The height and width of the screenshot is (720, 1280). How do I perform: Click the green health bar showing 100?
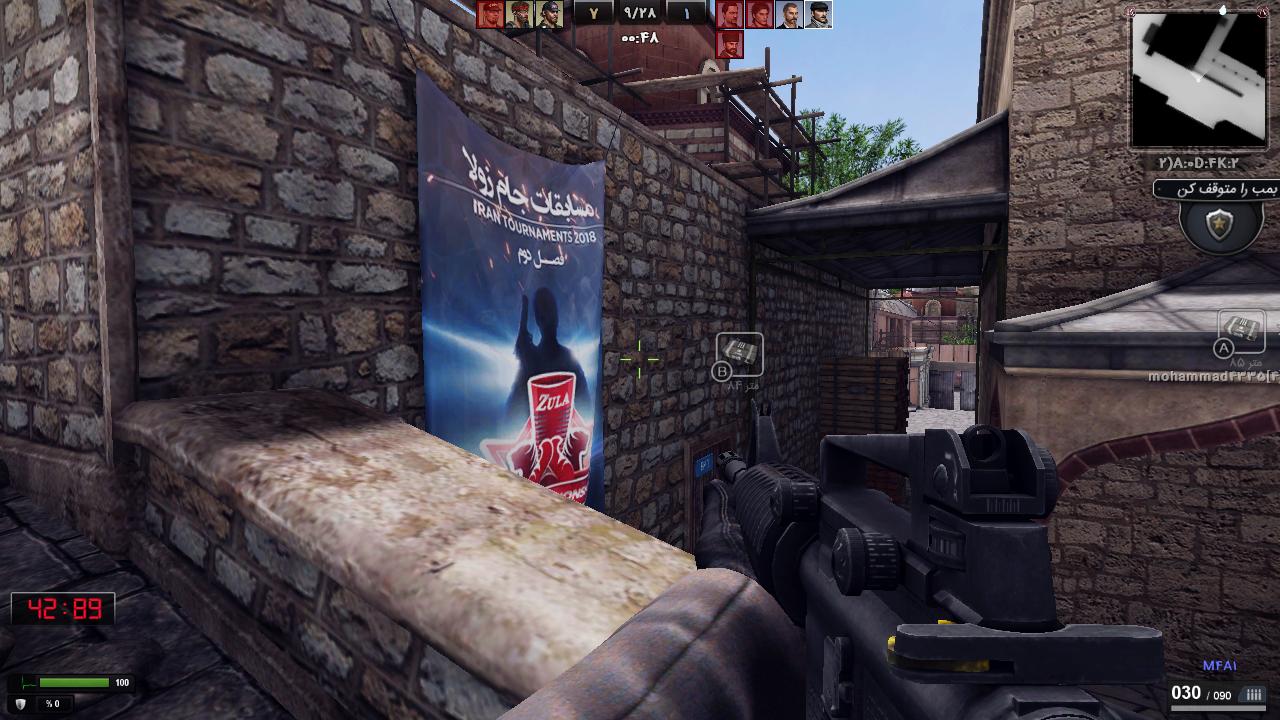[x=73, y=682]
